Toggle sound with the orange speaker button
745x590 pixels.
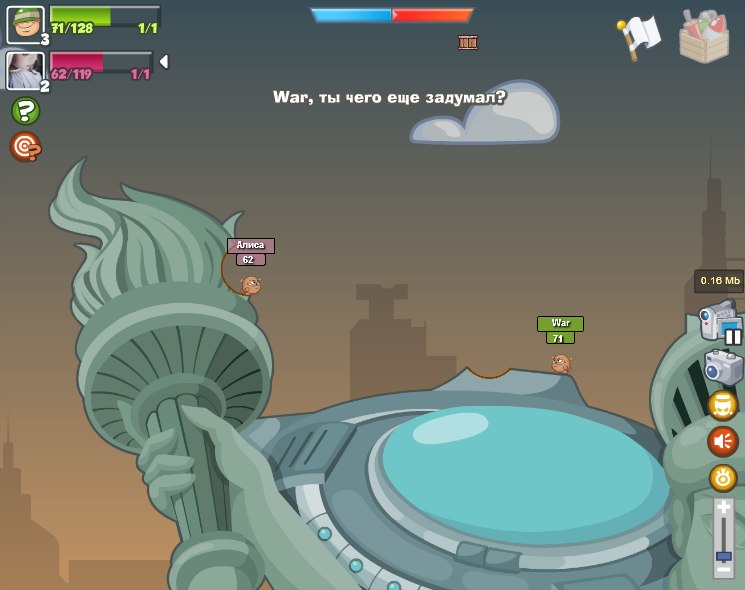tap(722, 441)
